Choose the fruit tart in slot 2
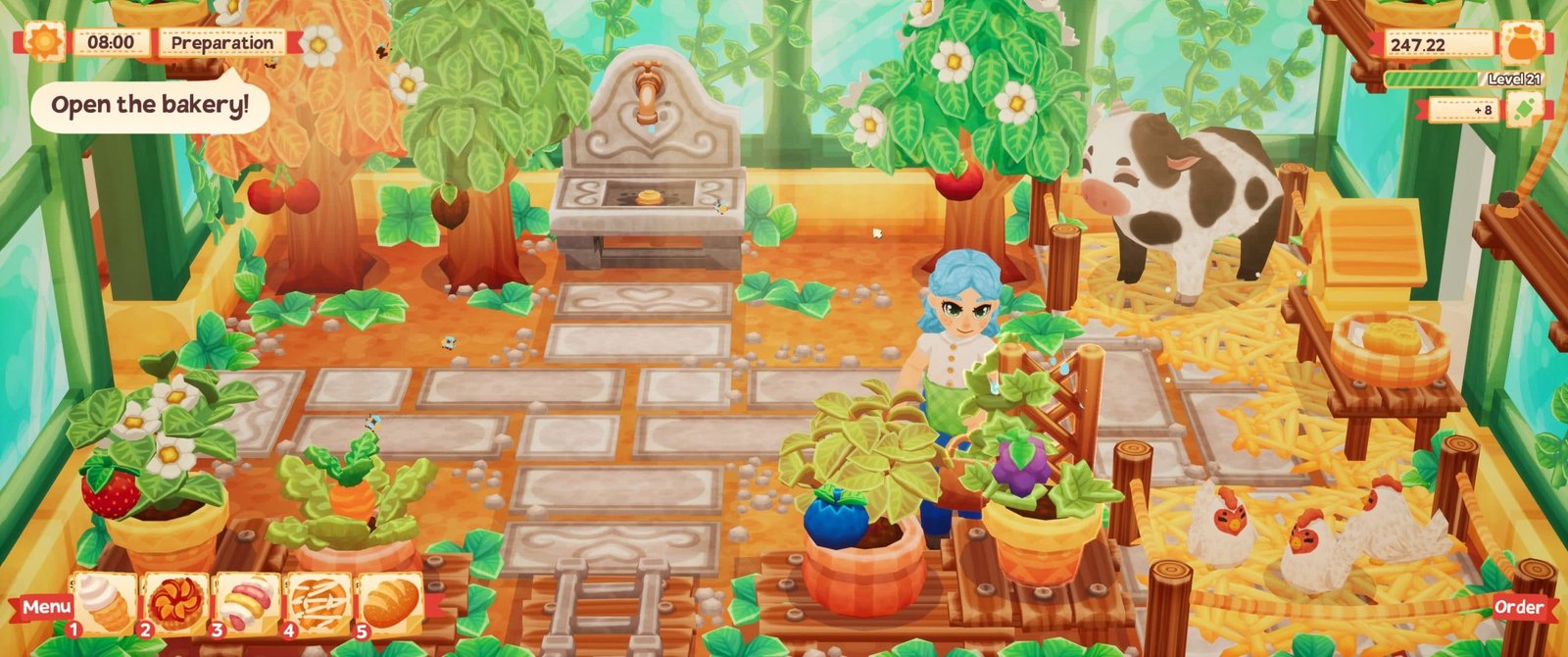The image size is (1568, 657). click(176, 602)
